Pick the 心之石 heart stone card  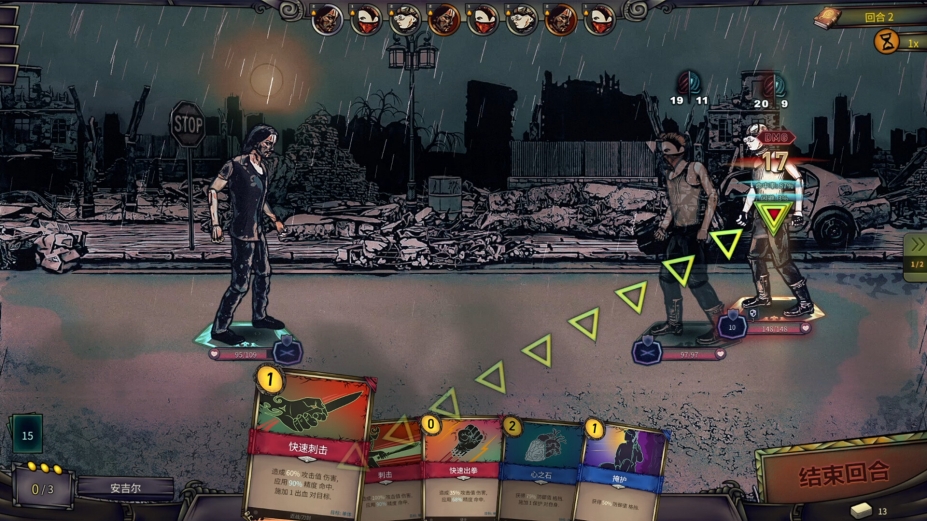click(x=541, y=468)
